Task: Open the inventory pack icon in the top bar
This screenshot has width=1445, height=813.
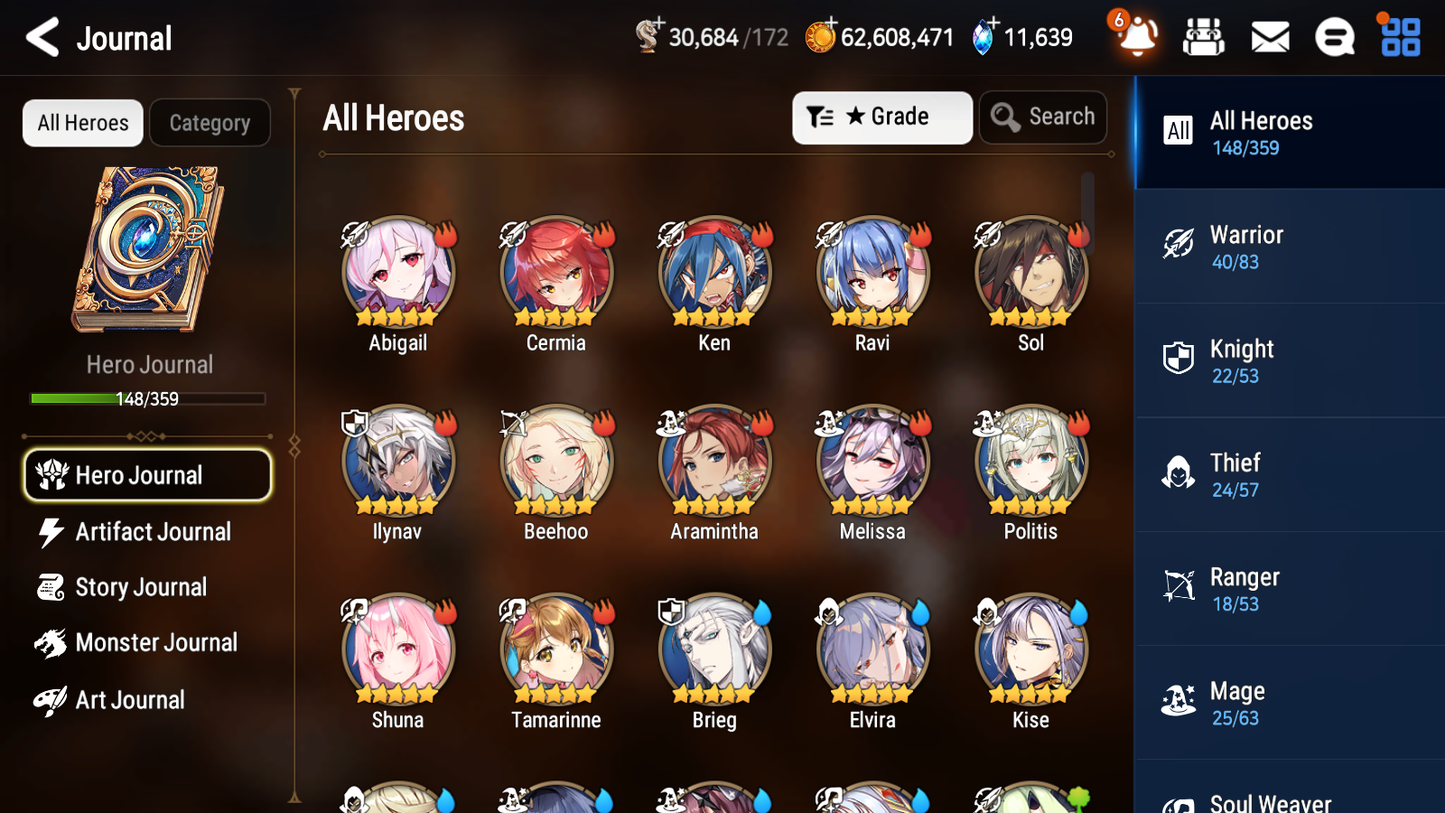Action: pos(1203,37)
